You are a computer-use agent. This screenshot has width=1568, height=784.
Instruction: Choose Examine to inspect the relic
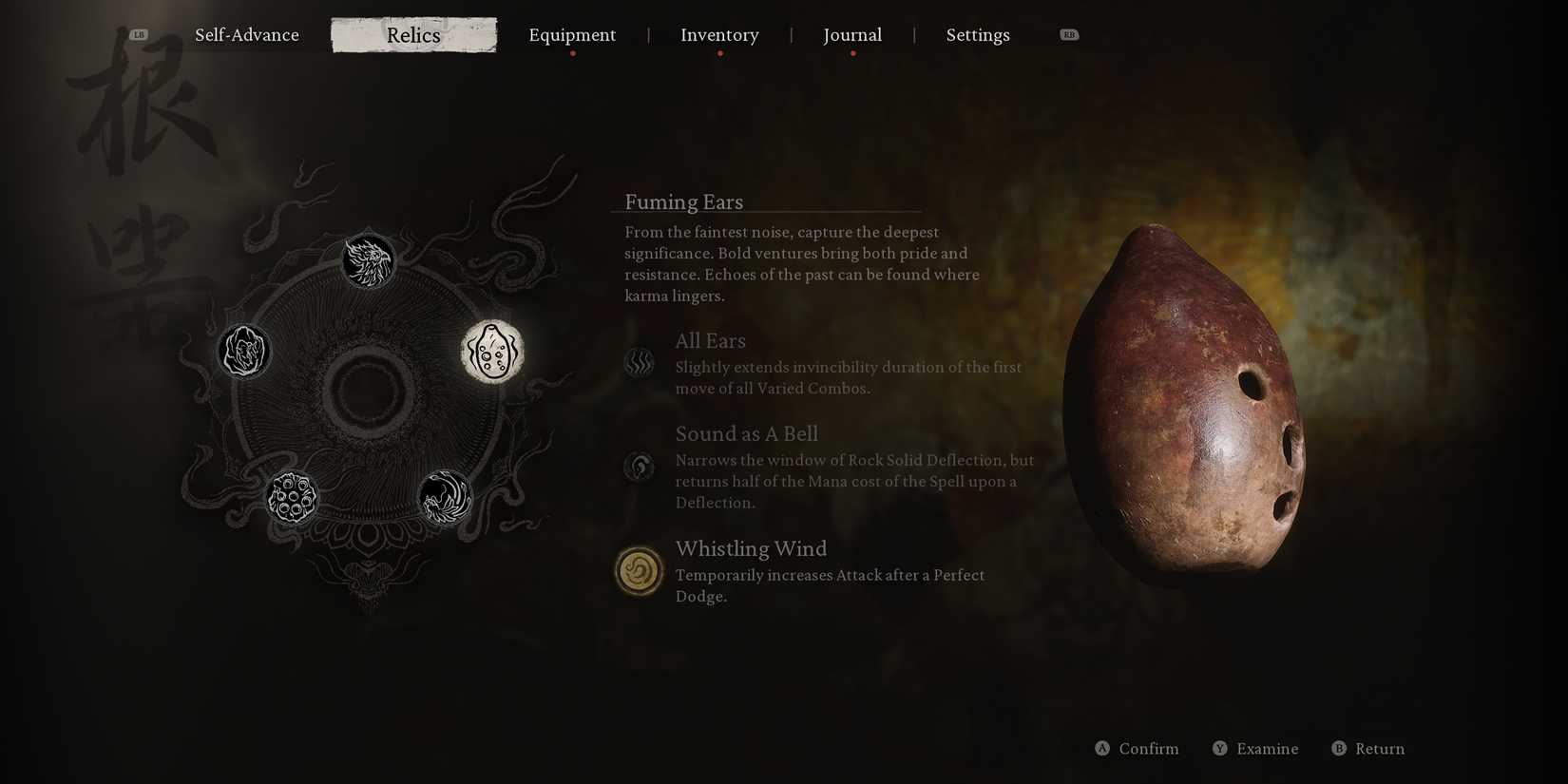pos(1255,749)
